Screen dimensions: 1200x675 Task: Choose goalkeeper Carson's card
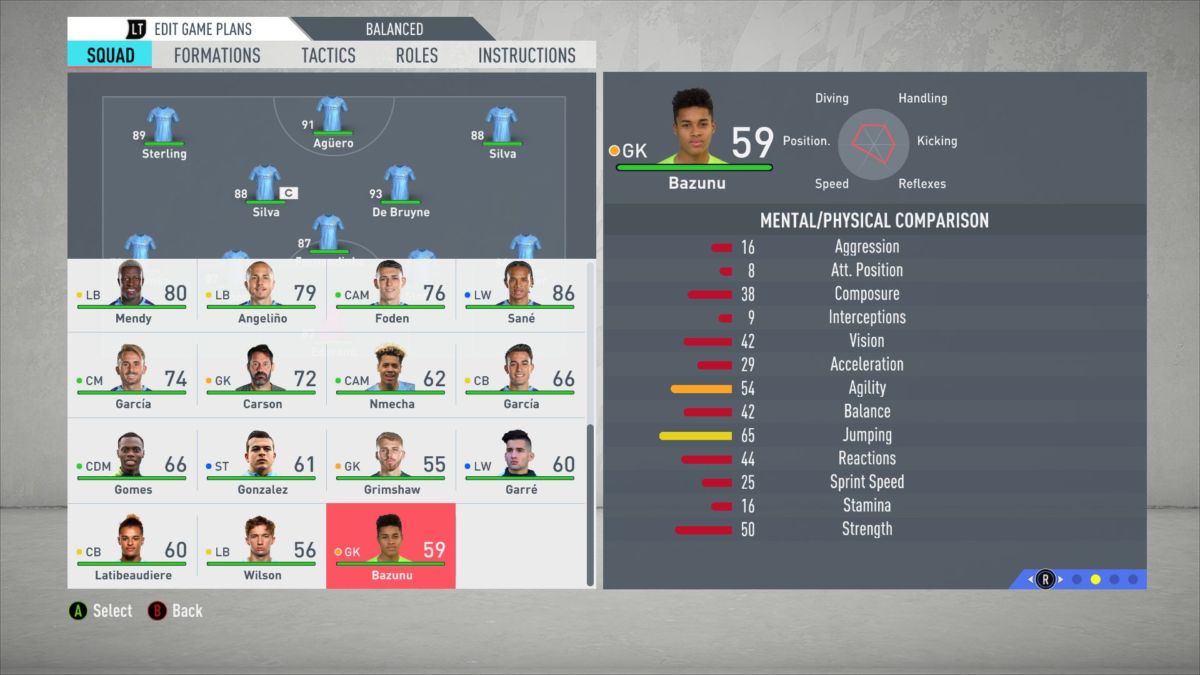point(262,380)
